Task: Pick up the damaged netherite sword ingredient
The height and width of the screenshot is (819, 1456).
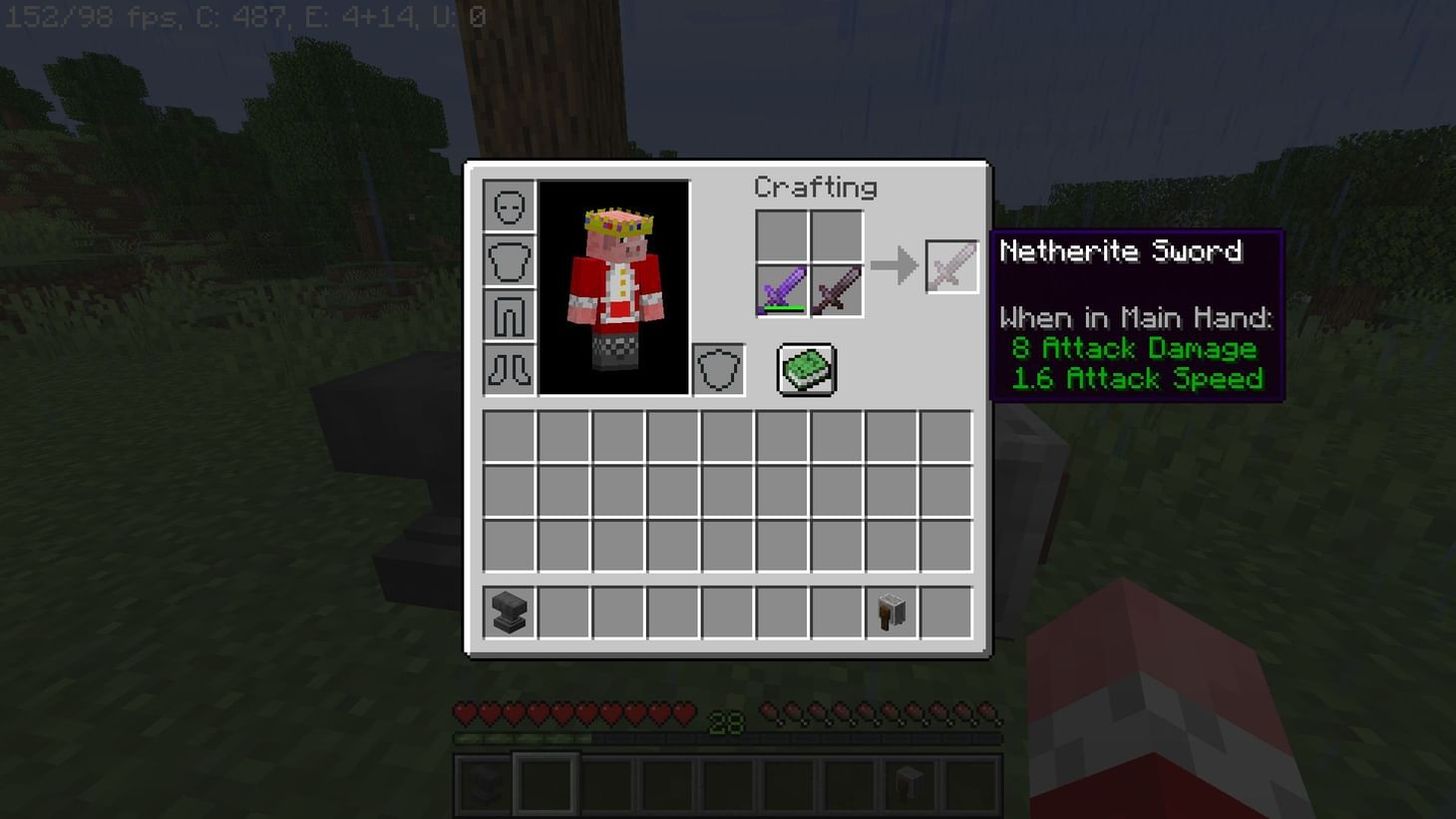Action: [836, 291]
